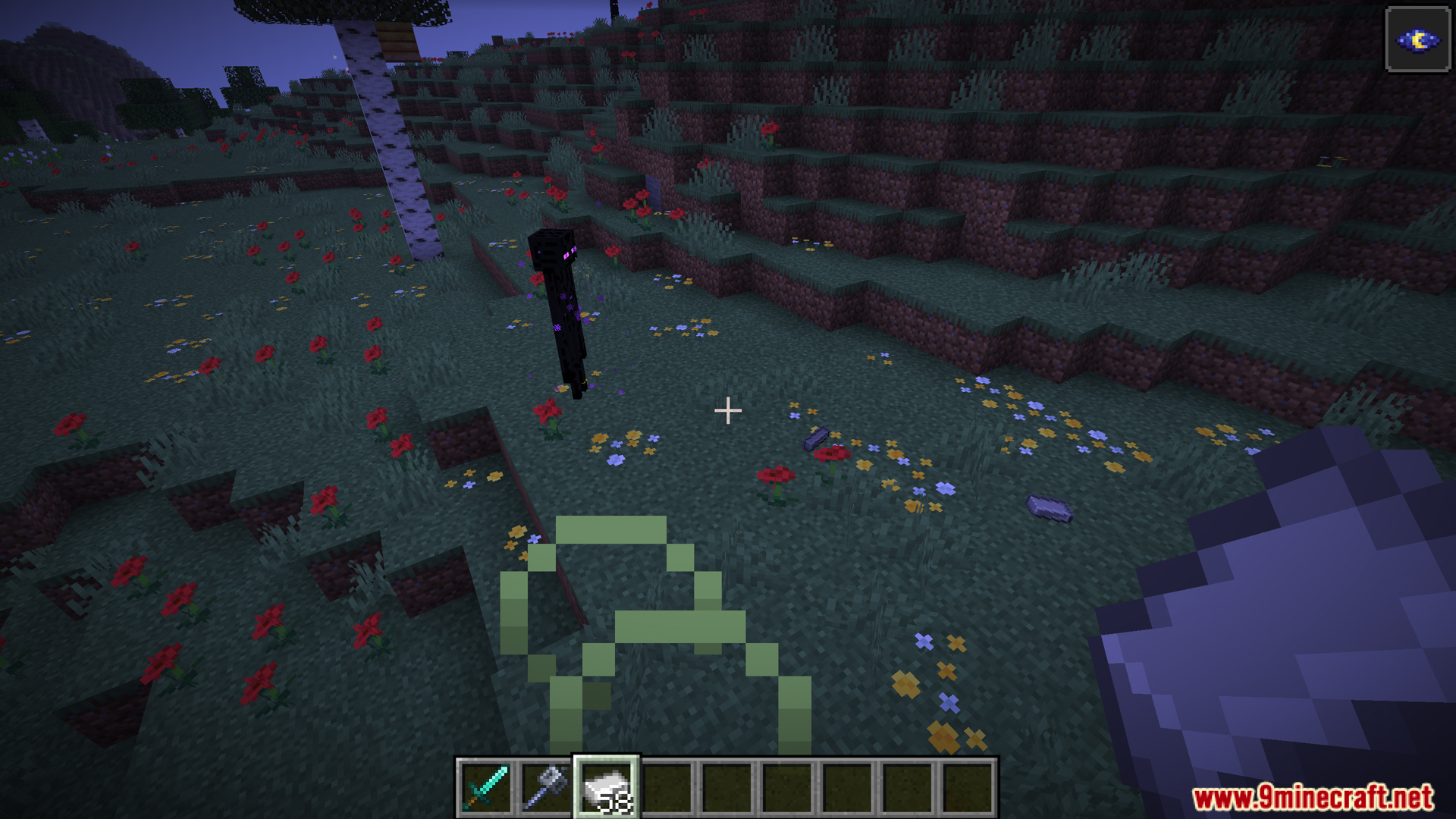Open the www.9minecraft.net watermark link
Viewport: 1456px width, 819px height.
(1313, 798)
